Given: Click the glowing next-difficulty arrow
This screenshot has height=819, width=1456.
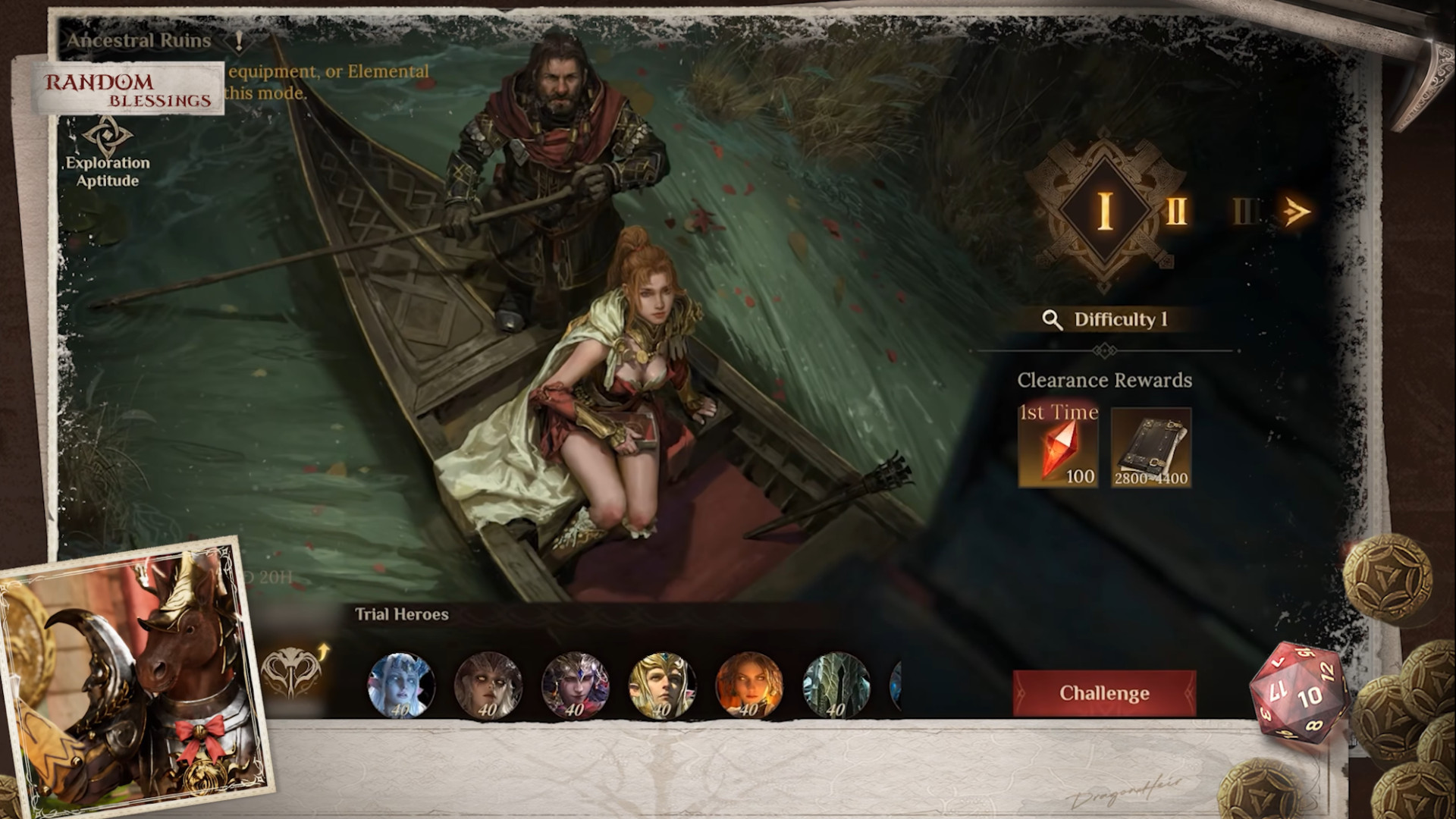Looking at the screenshot, I should [x=1296, y=212].
